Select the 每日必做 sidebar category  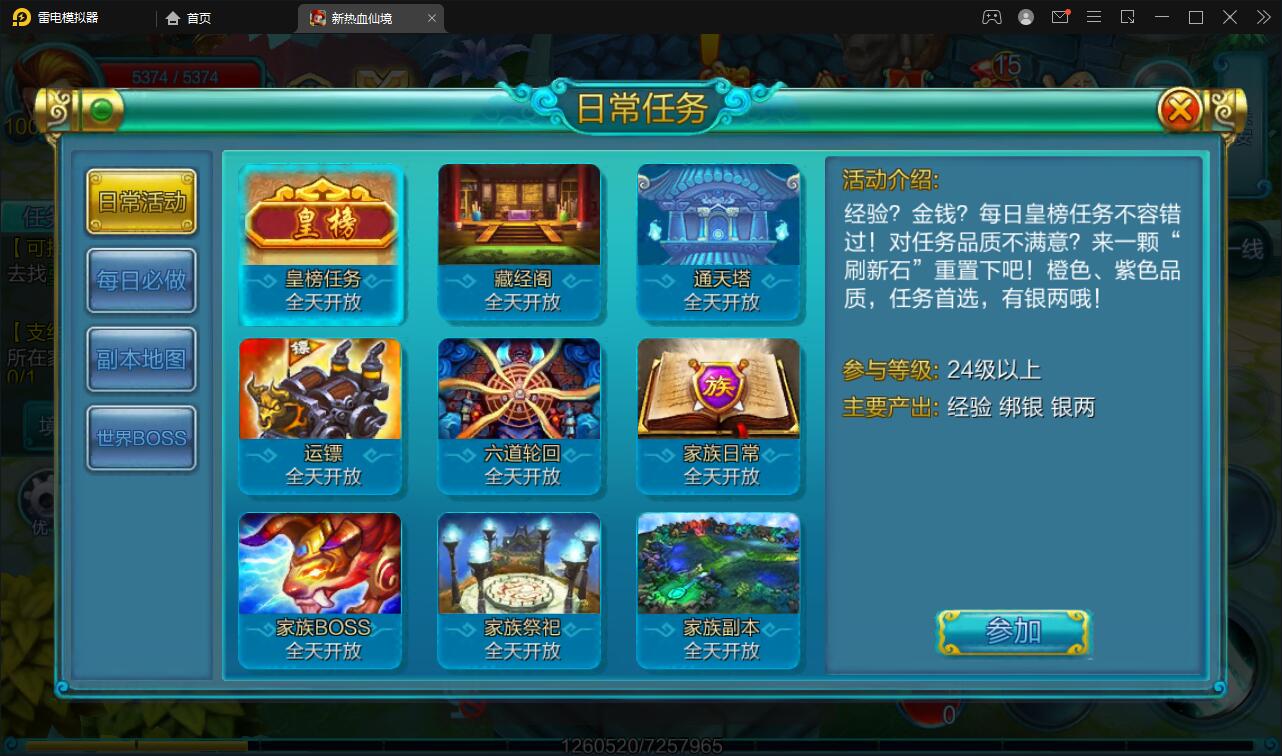point(140,280)
